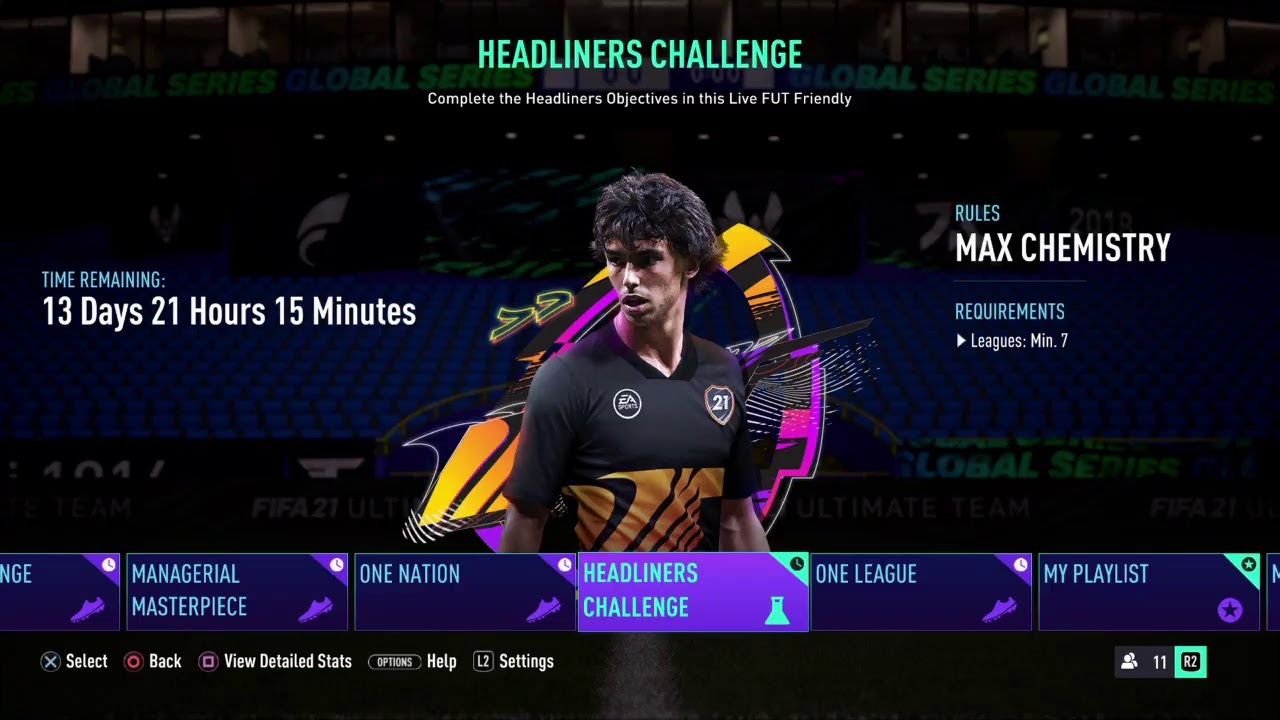Choose the One Nation friendly tile
Image resolution: width=1280 pixels, height=720 pixels.
point(465,592)
